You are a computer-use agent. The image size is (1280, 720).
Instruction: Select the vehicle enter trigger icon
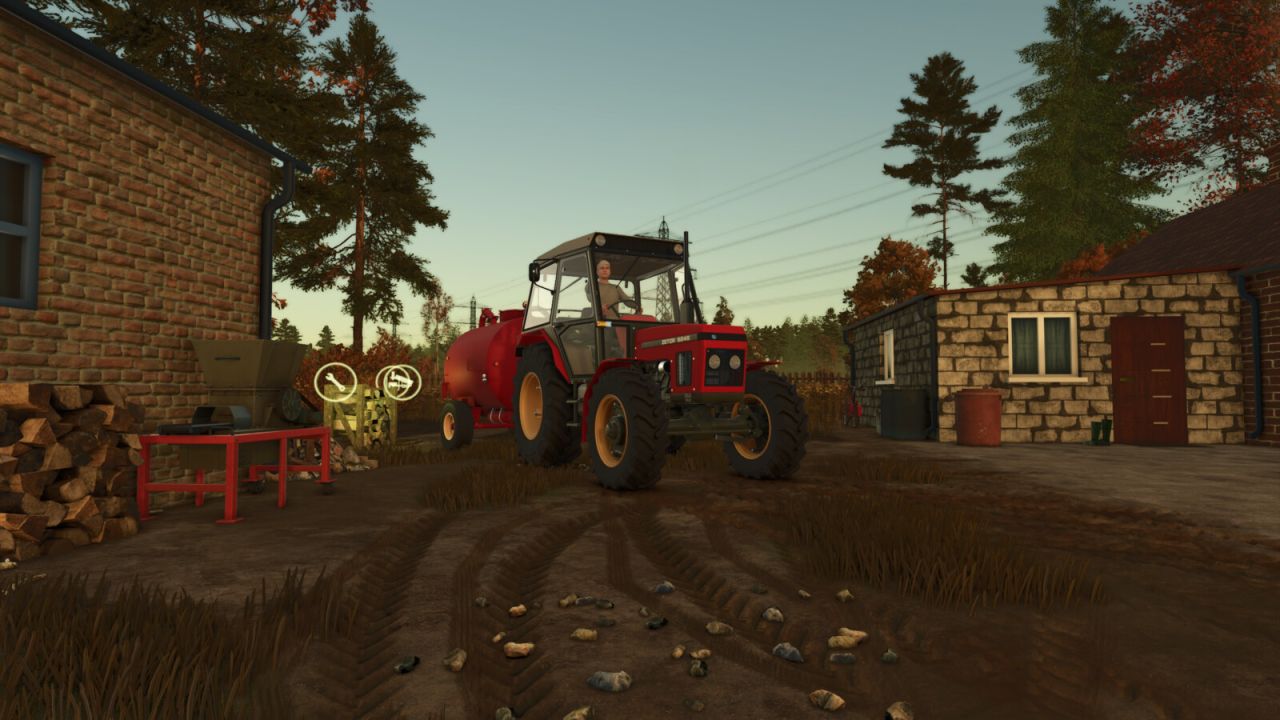tap(399, 381)
